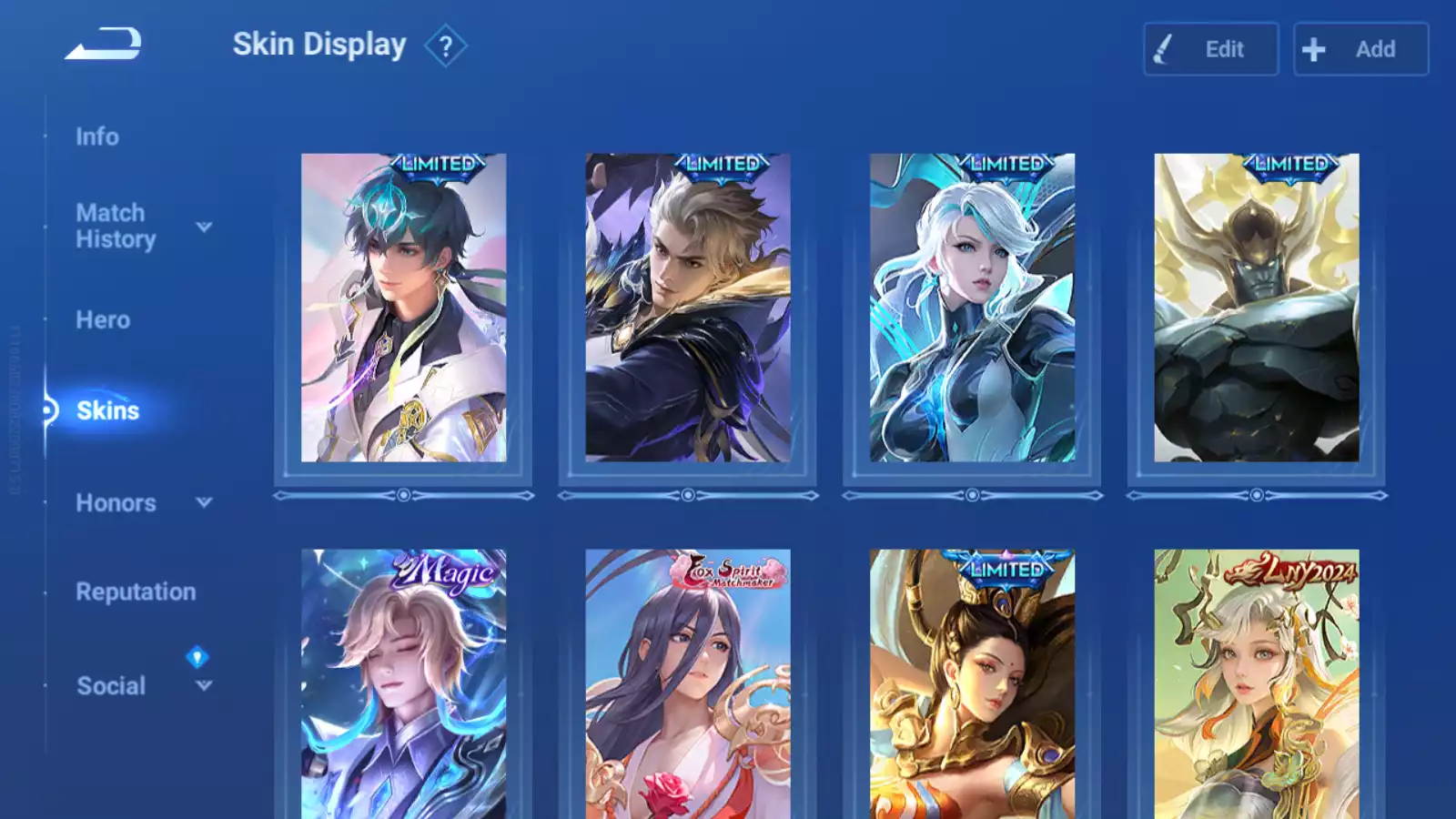The image size is (1456, 819).
Task: Show the Reputation page
Action: 136,592
